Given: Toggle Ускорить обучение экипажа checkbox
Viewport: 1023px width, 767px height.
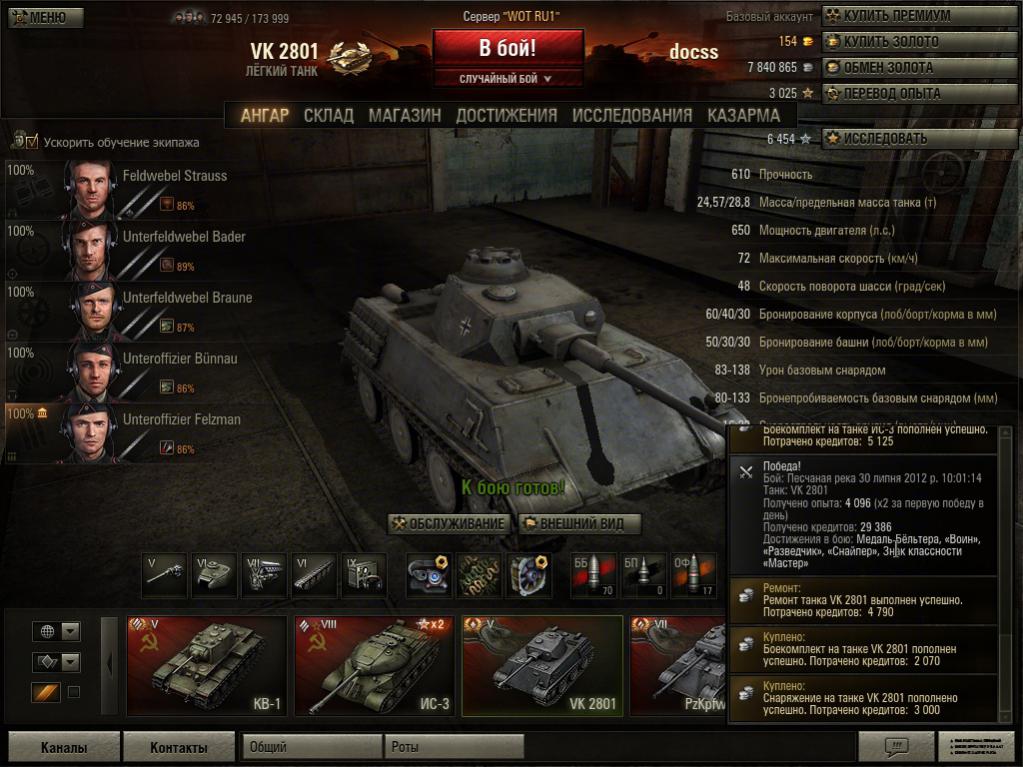Looking at the screenshot, I should (x=31, y=142).
